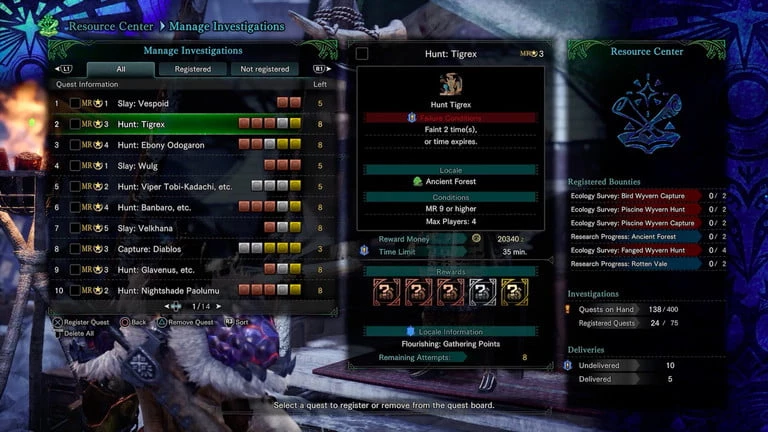Select the Slay: Wulg investigation
The image size is (768, 432).
click(x=180, y=165)
